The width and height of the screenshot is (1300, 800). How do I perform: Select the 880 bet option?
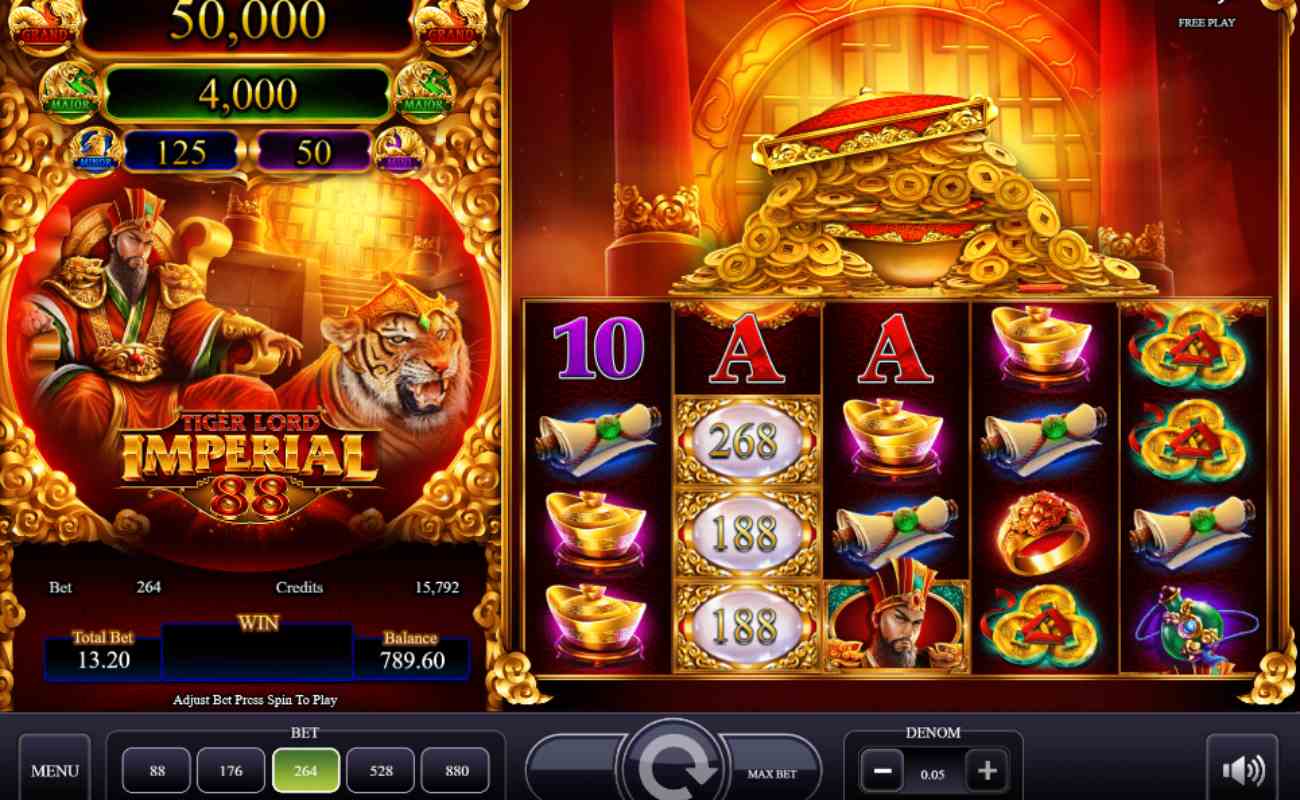[456, 770]
